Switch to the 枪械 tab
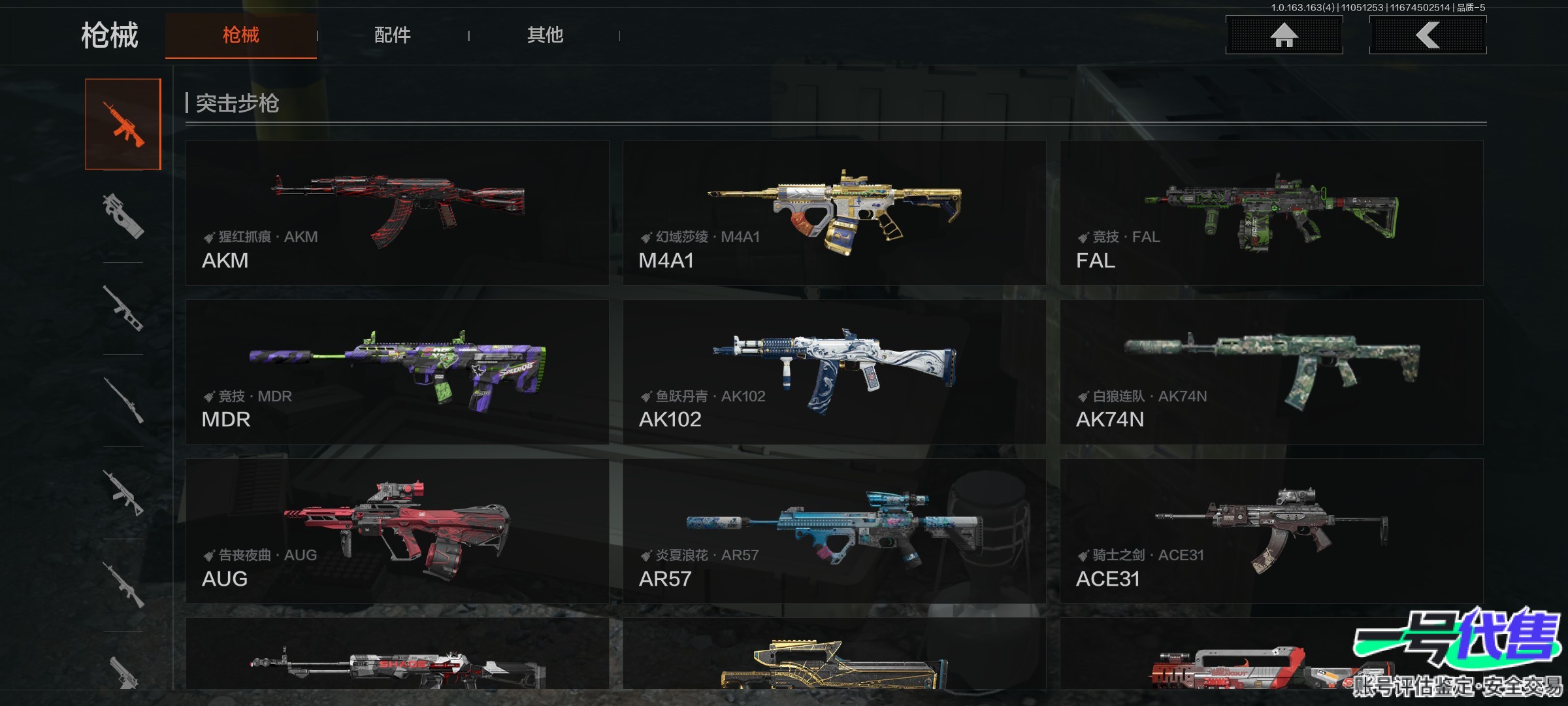Viewport: 1568px width, 706px height. tap(240, 35)
